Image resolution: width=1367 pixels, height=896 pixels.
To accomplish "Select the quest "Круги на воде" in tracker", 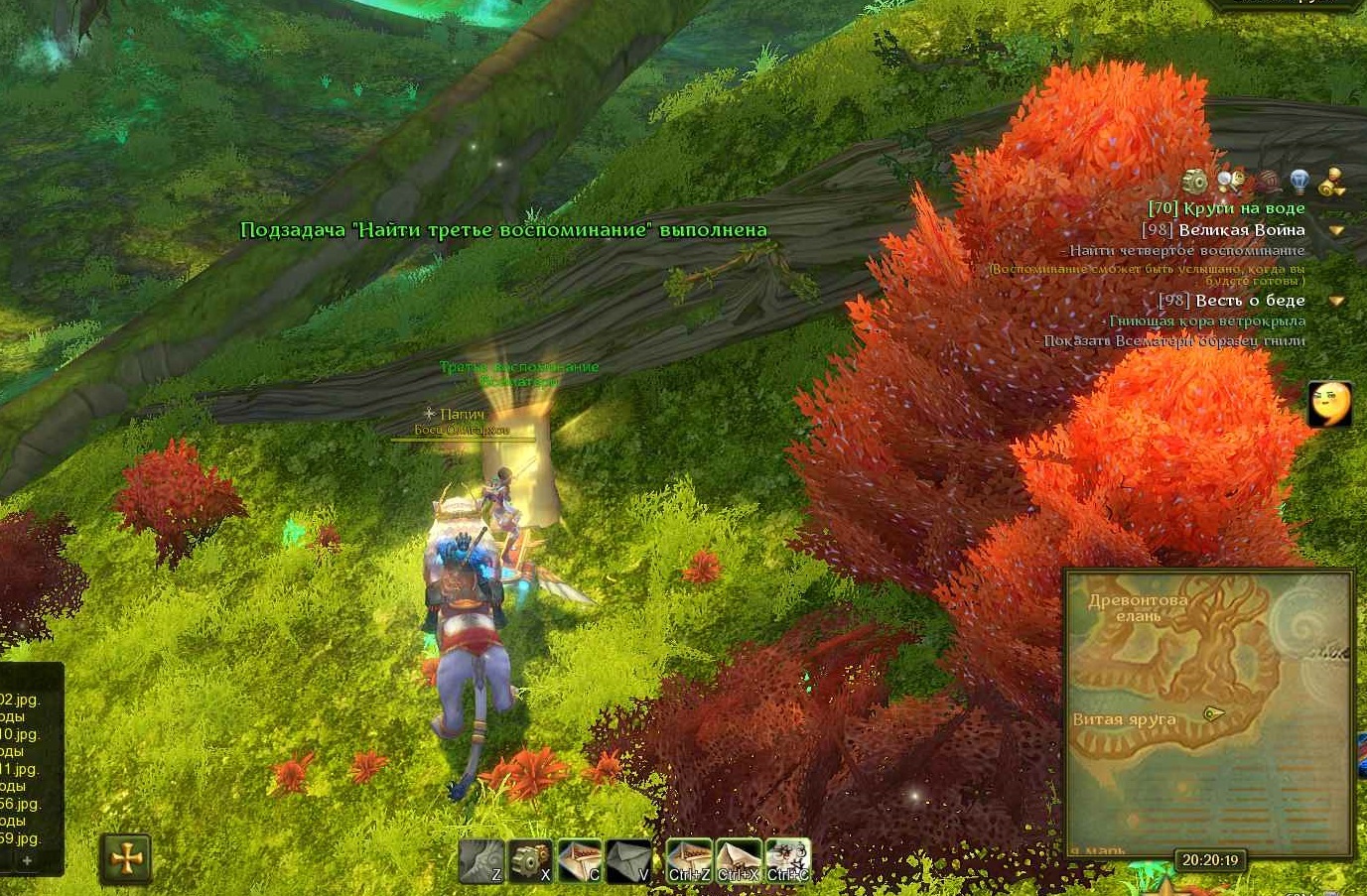I will [x=1226, y=208].
